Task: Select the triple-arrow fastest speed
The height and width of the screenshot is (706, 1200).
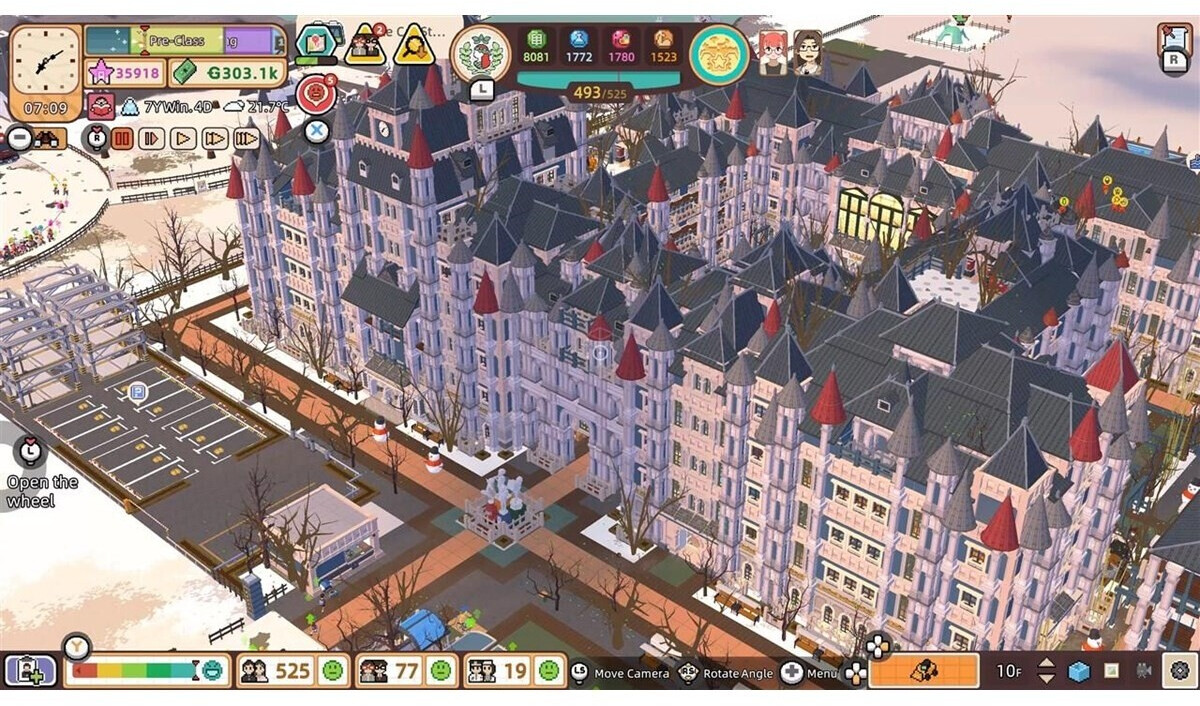Action: (x=246, y=138)
